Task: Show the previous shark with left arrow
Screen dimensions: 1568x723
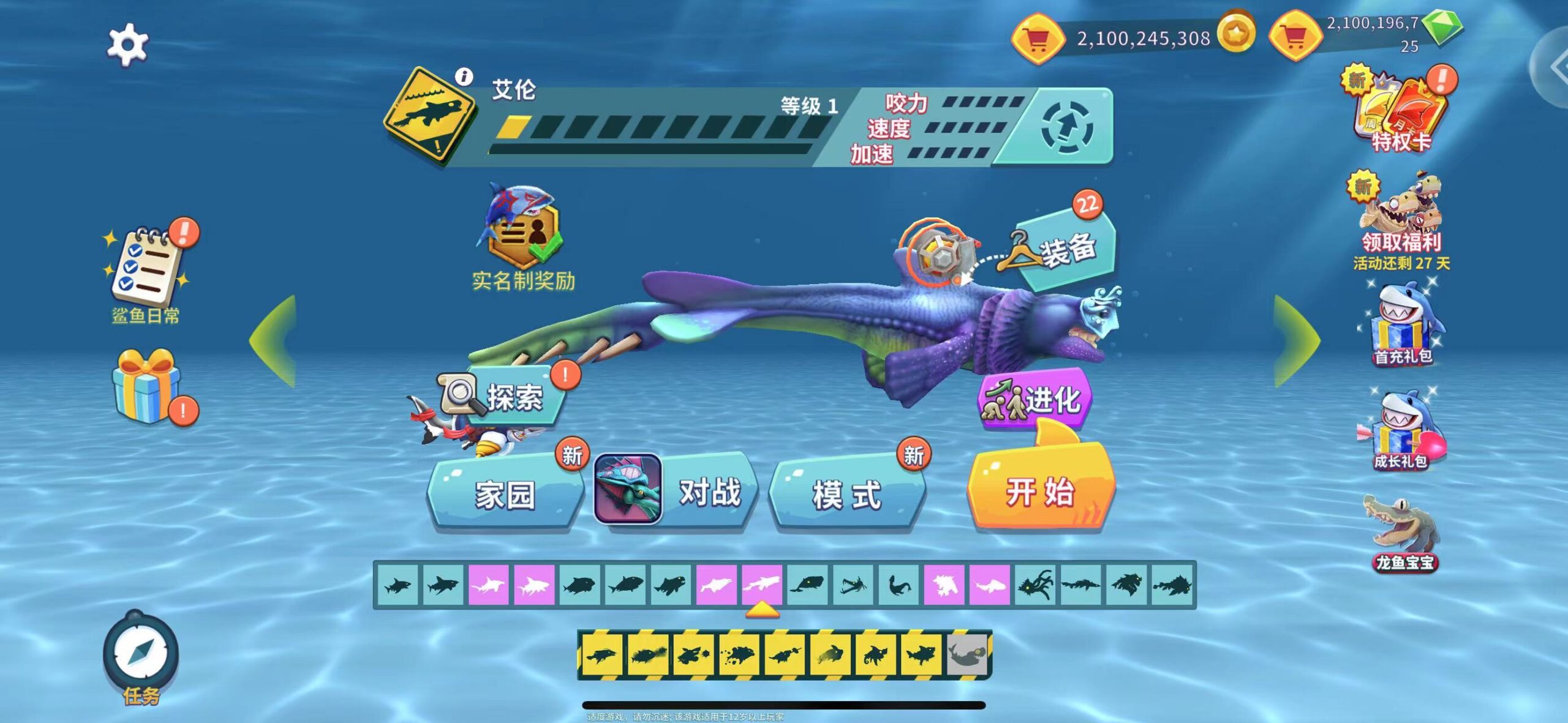Action: click(273, 340)
